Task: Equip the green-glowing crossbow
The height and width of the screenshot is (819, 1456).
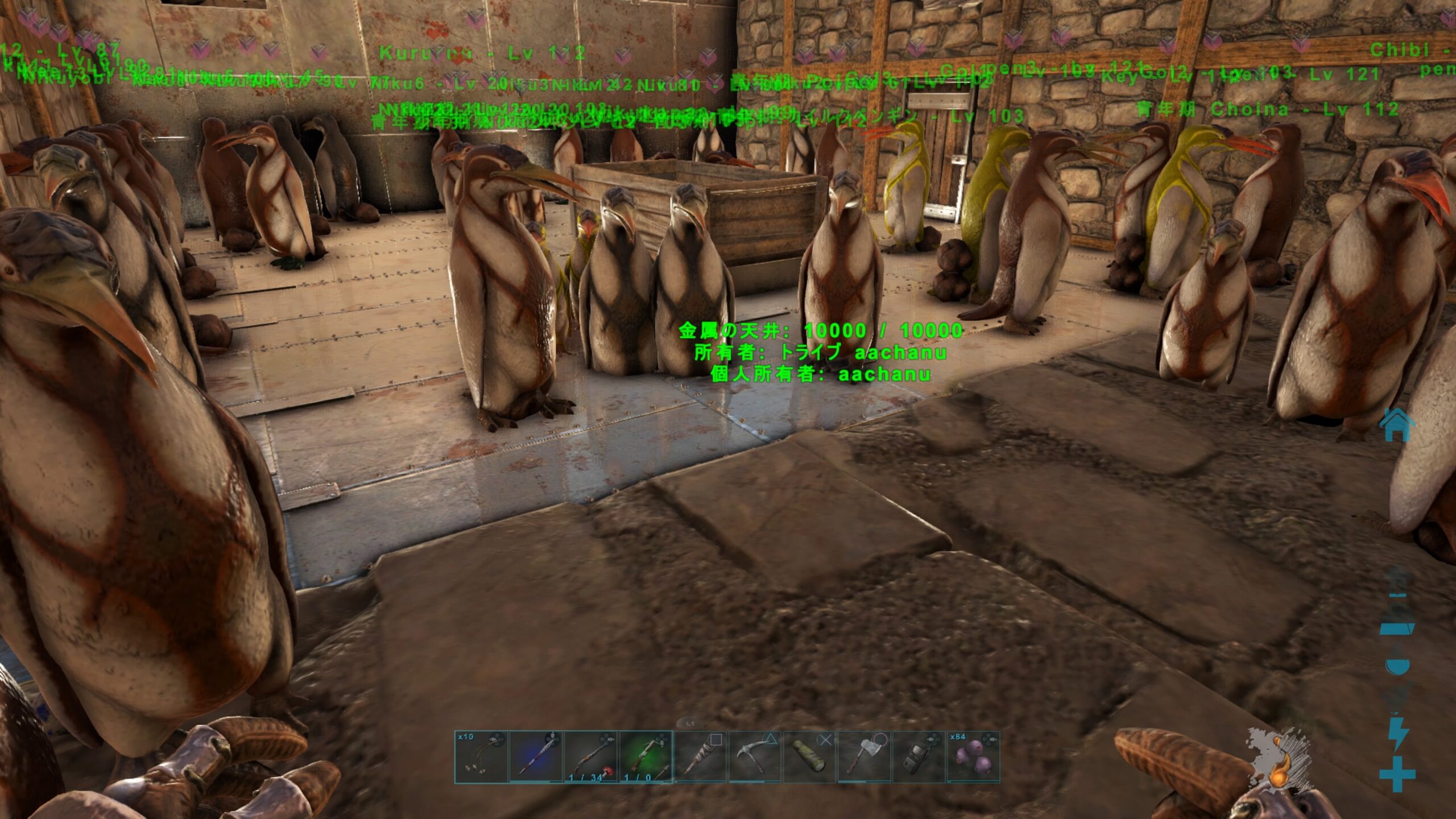Action: click(x=645, y=757)
